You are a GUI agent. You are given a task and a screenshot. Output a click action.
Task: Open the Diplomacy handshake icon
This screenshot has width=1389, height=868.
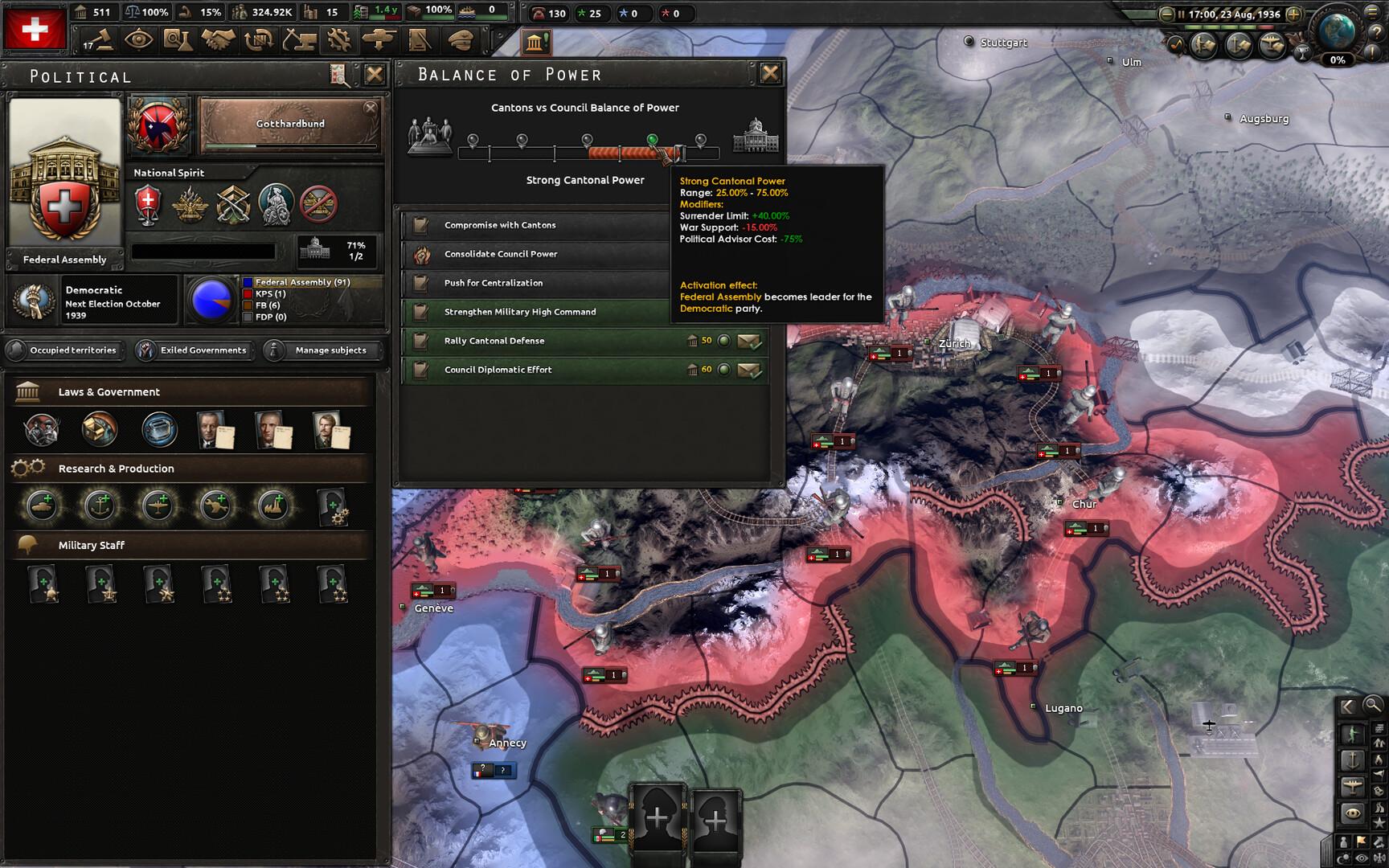coord(217,39)
